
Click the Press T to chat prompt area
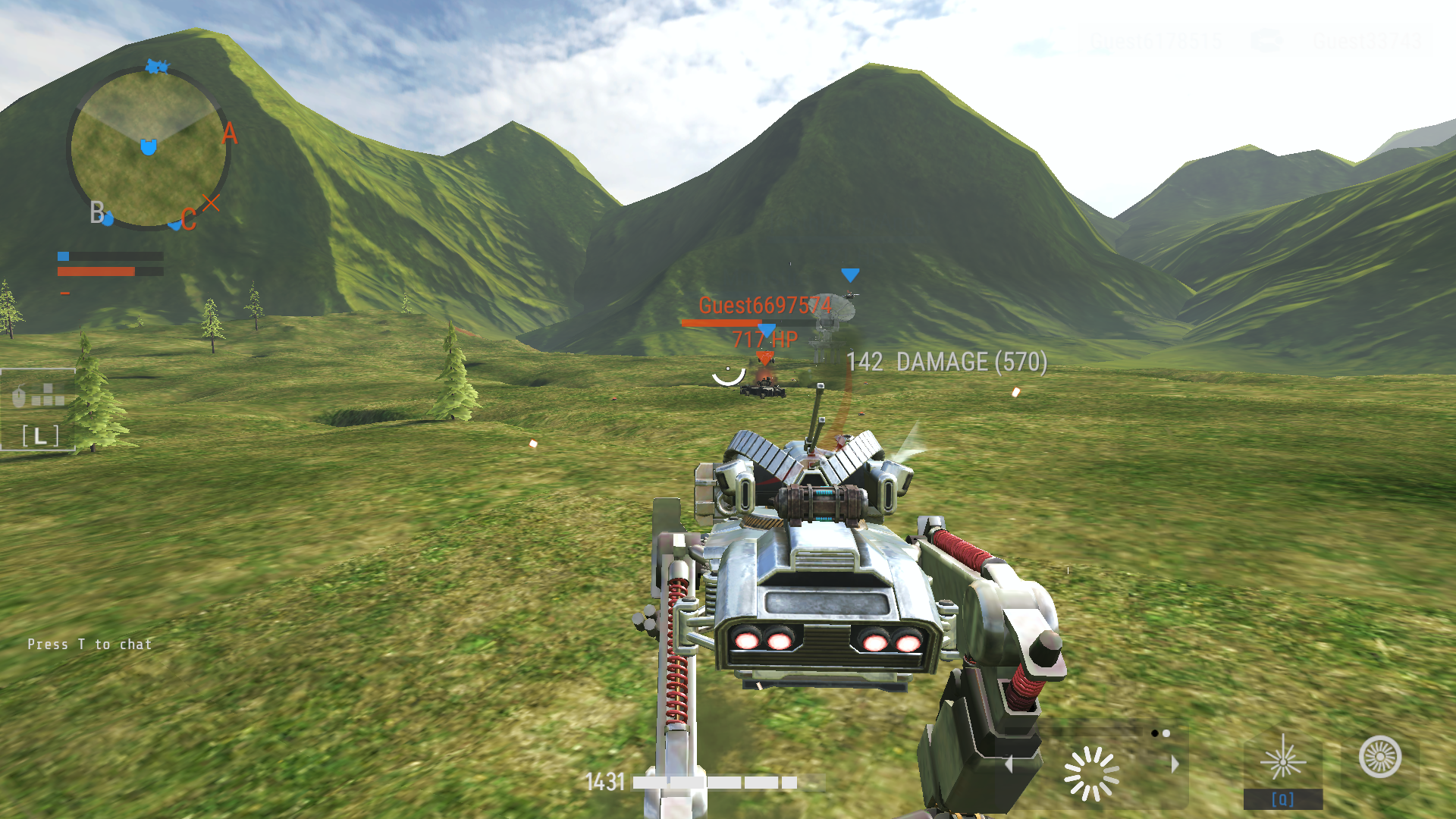pos(89,645)
